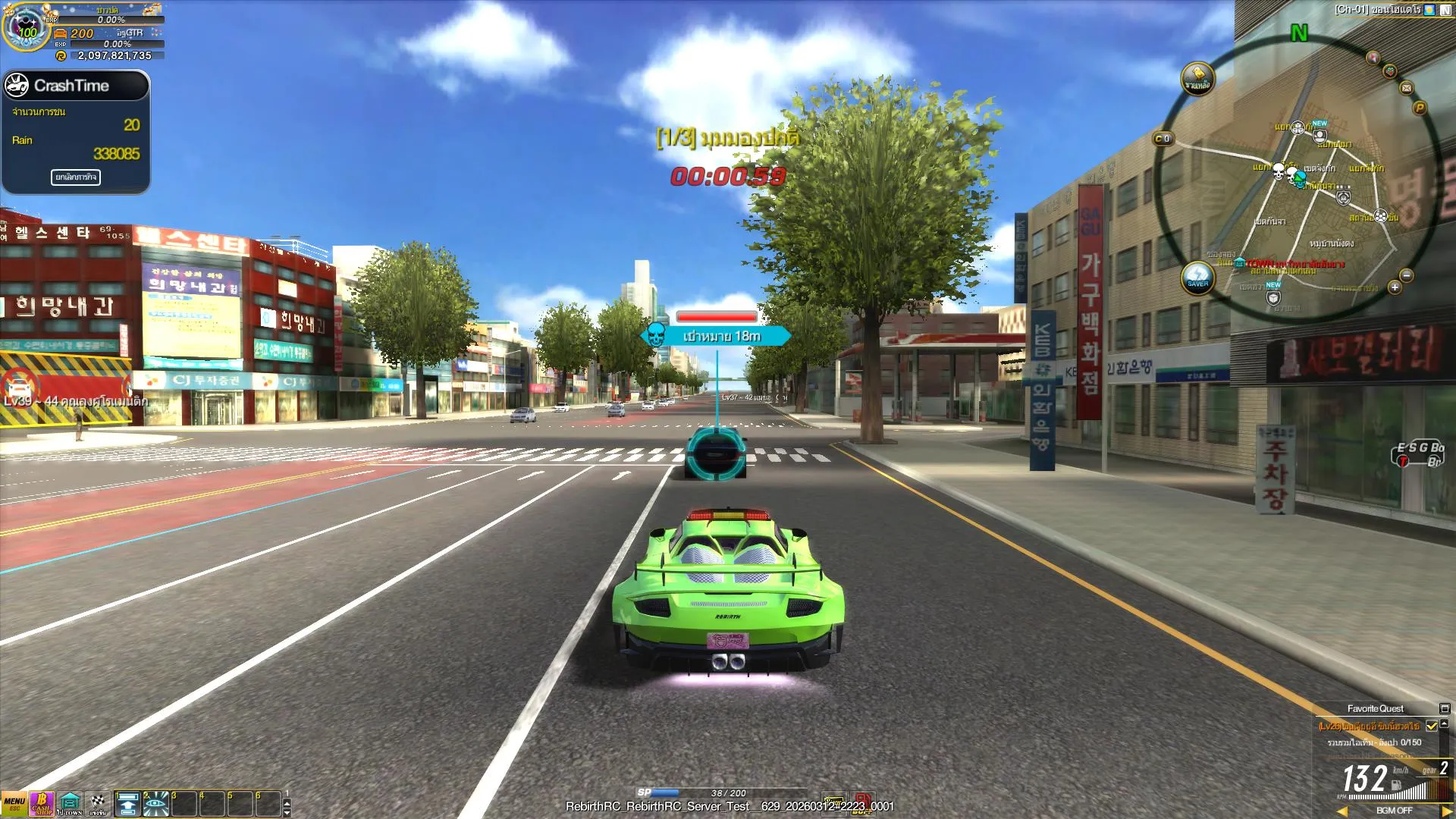1456x819 pixels.
Task: Cancel the CrashTime mission
Action: click(x=75, y=177)
